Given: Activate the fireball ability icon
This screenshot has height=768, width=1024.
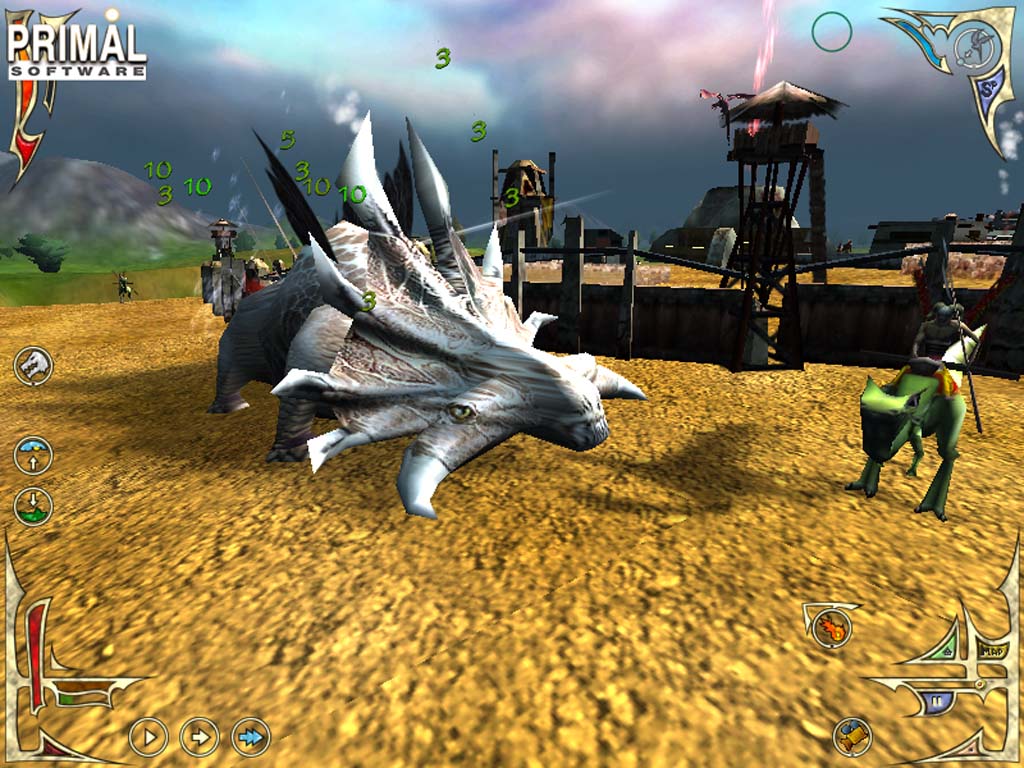Looking at the screenshot, I should pyautogui.click(x=831, y=627).
